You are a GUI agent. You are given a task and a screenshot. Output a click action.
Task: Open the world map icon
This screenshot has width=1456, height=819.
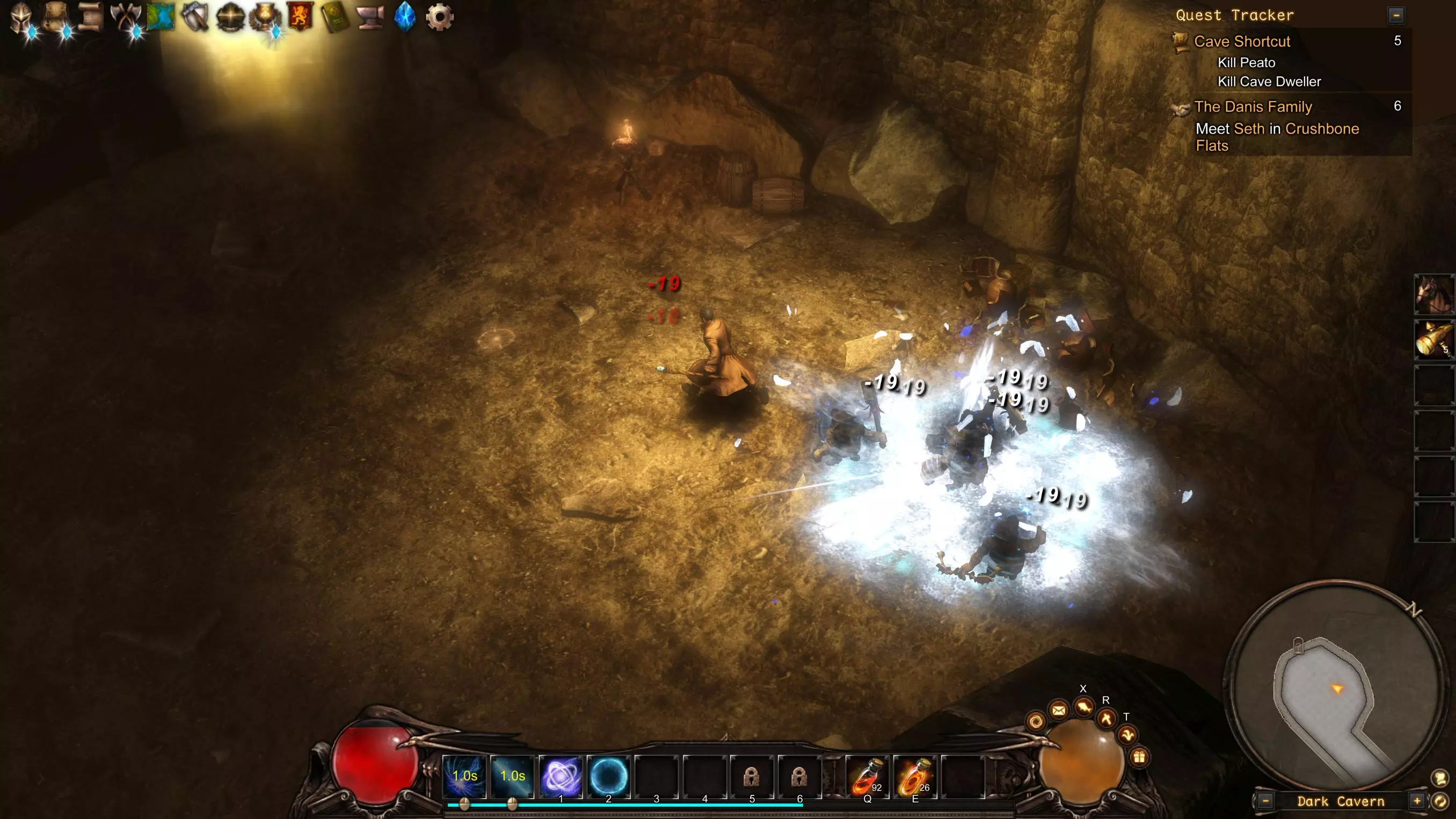161,17
